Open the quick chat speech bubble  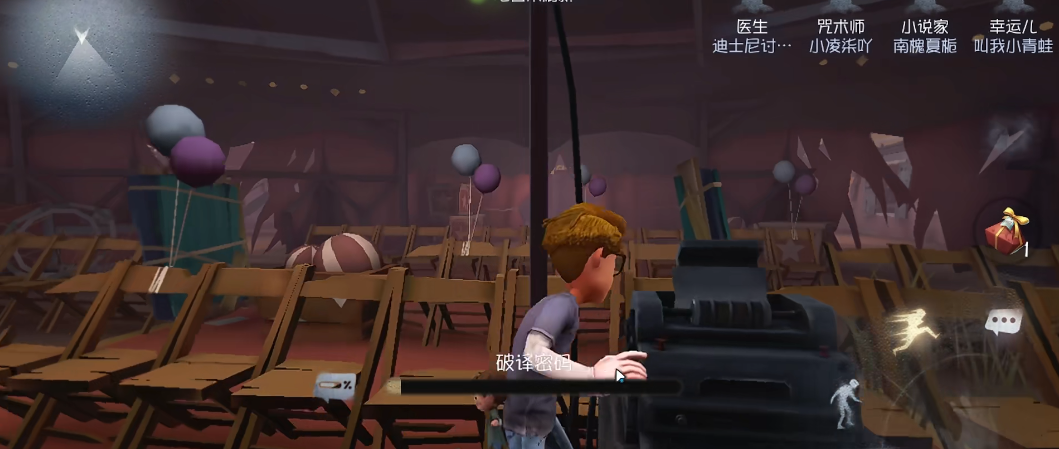1002,321
